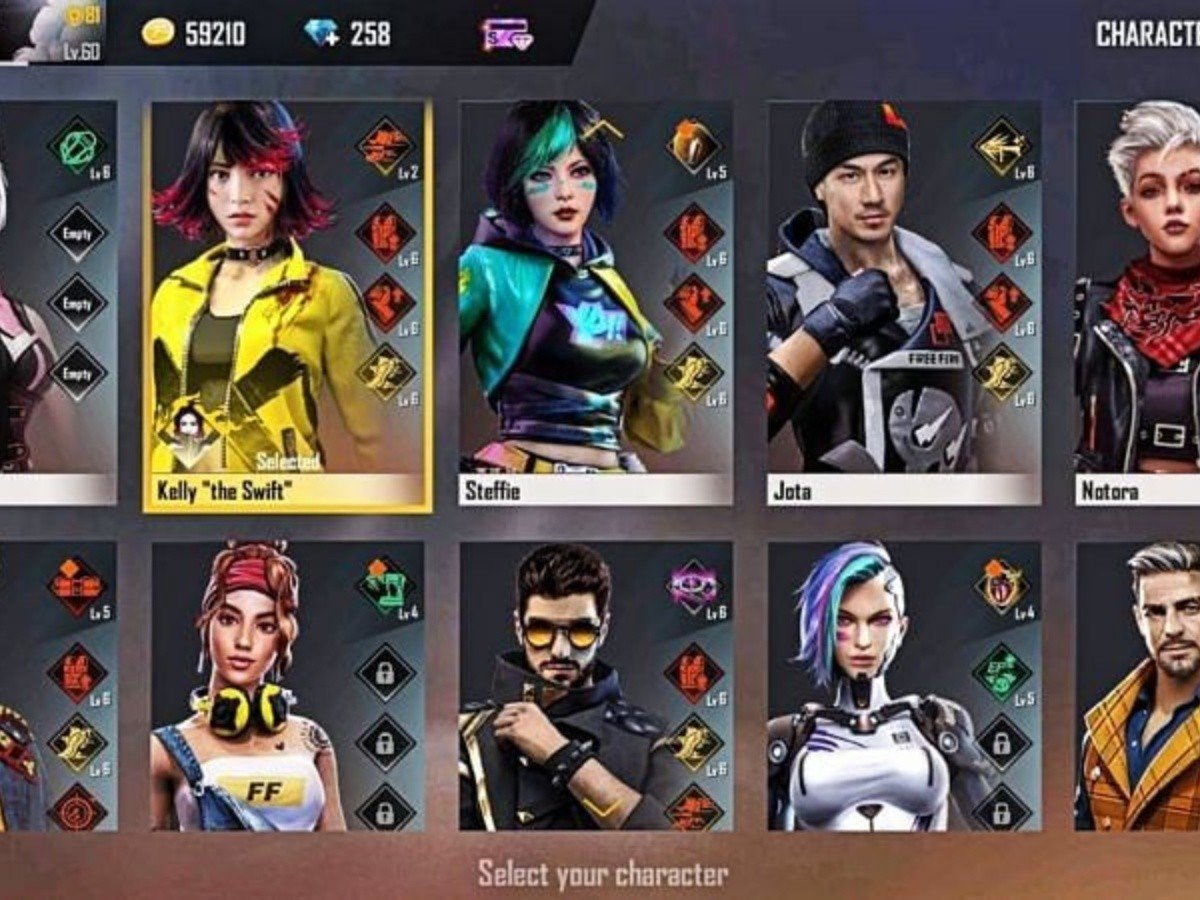The image size is (1200, 900).
Task: Select the character with yellow sunglasses
Action: coord(560,690)
